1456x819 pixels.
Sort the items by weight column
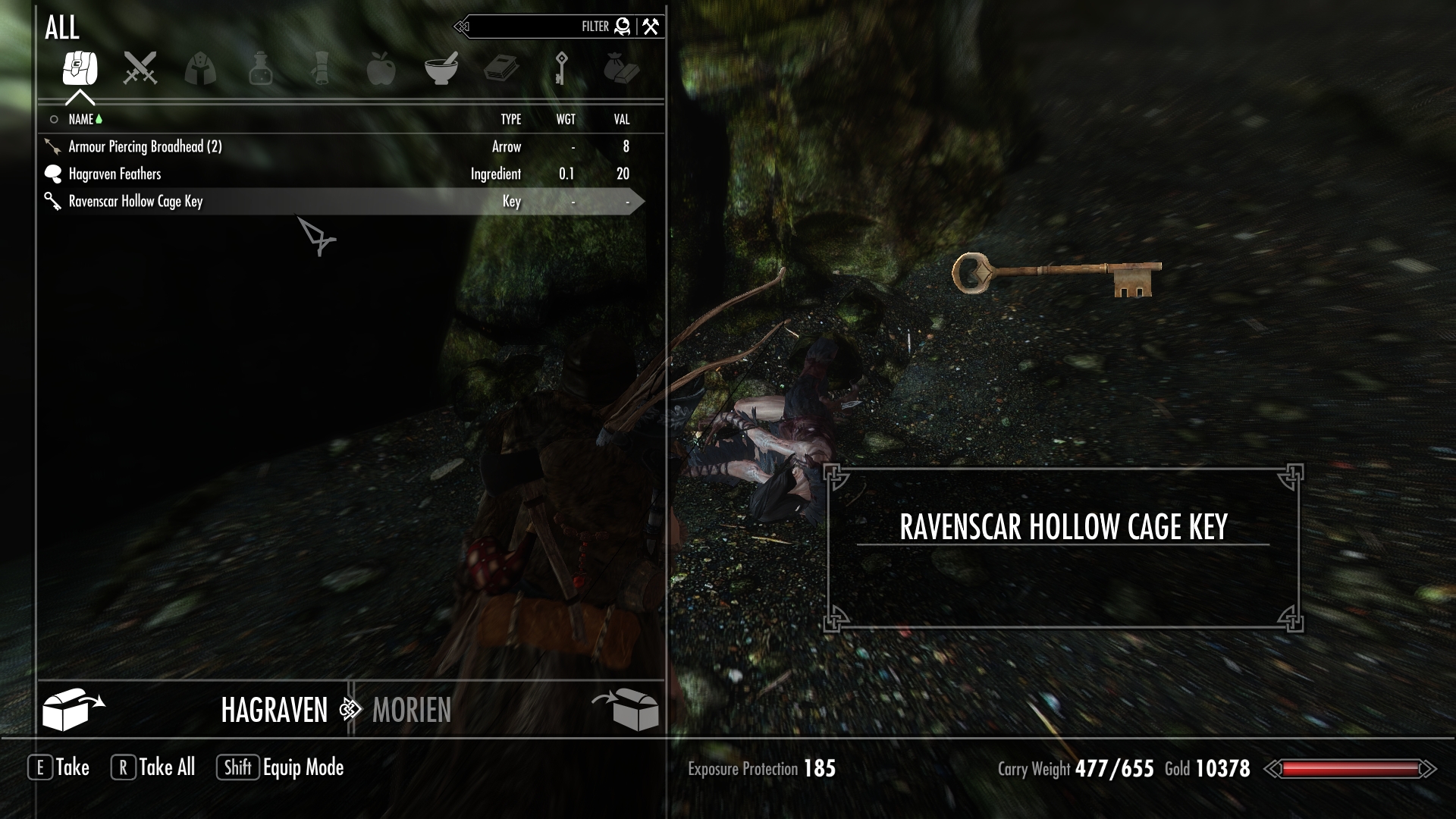pos(566,119)
